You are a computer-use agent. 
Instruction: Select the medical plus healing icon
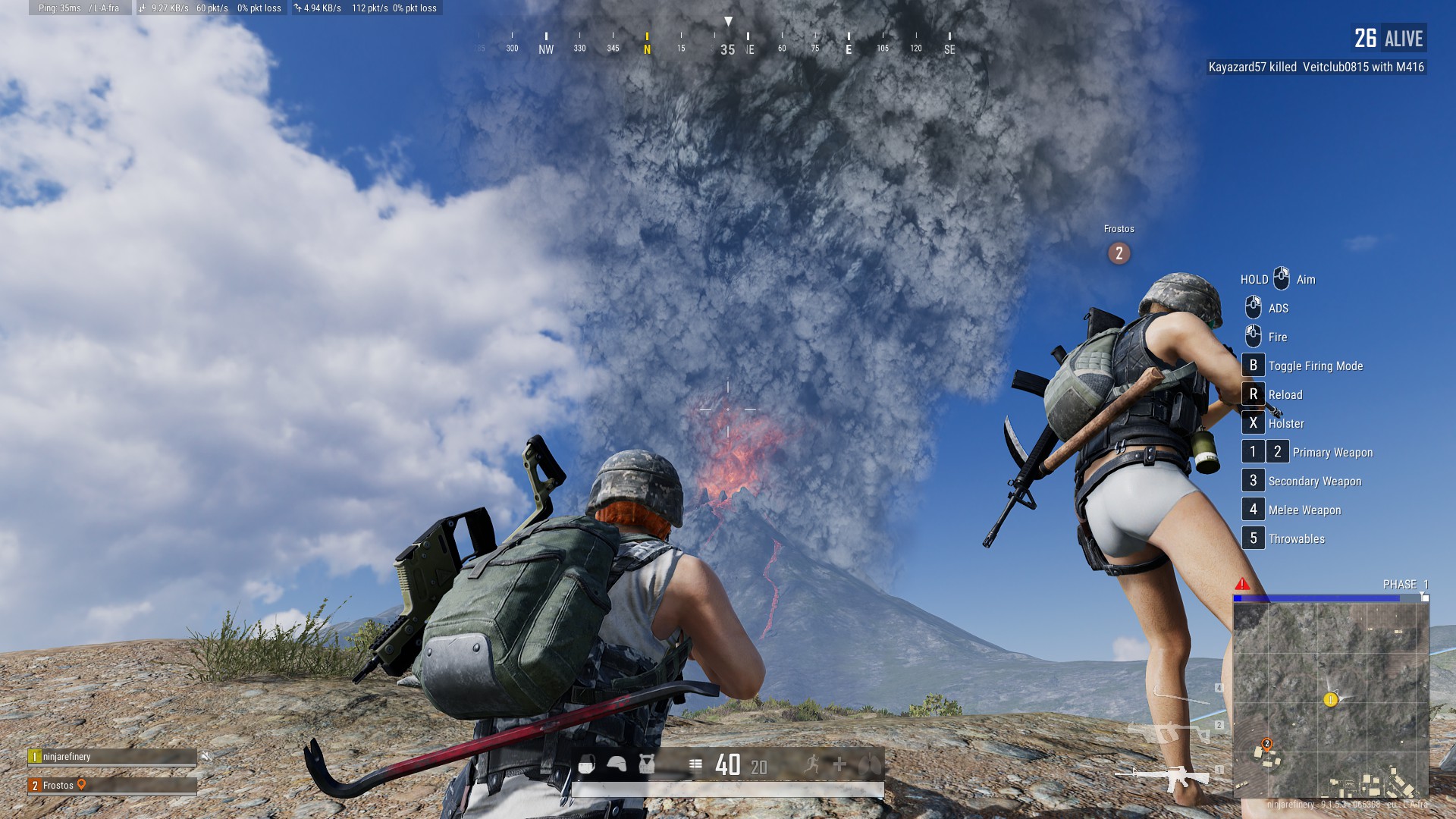click(x=840, y=765)
